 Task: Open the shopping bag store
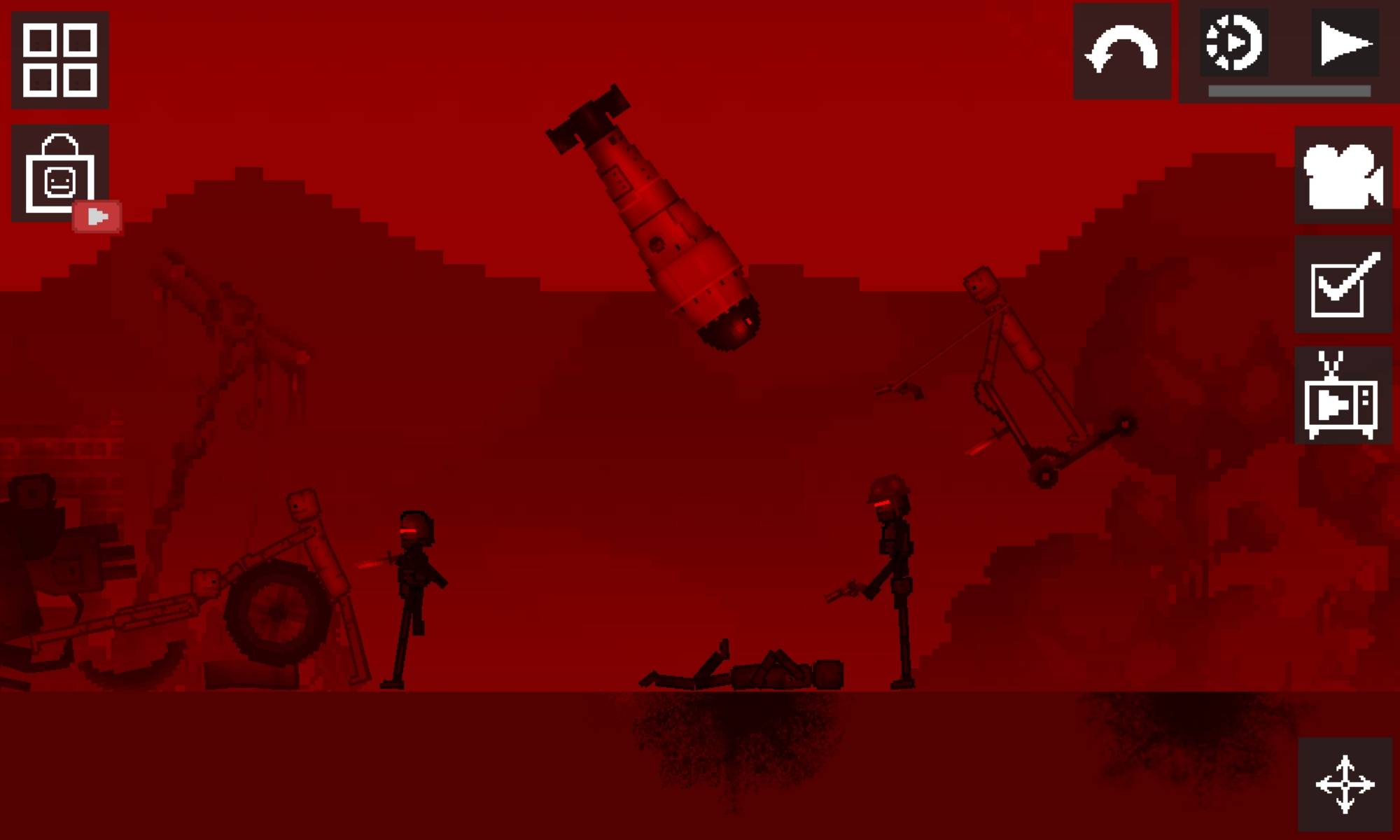[x=59, y=174]
